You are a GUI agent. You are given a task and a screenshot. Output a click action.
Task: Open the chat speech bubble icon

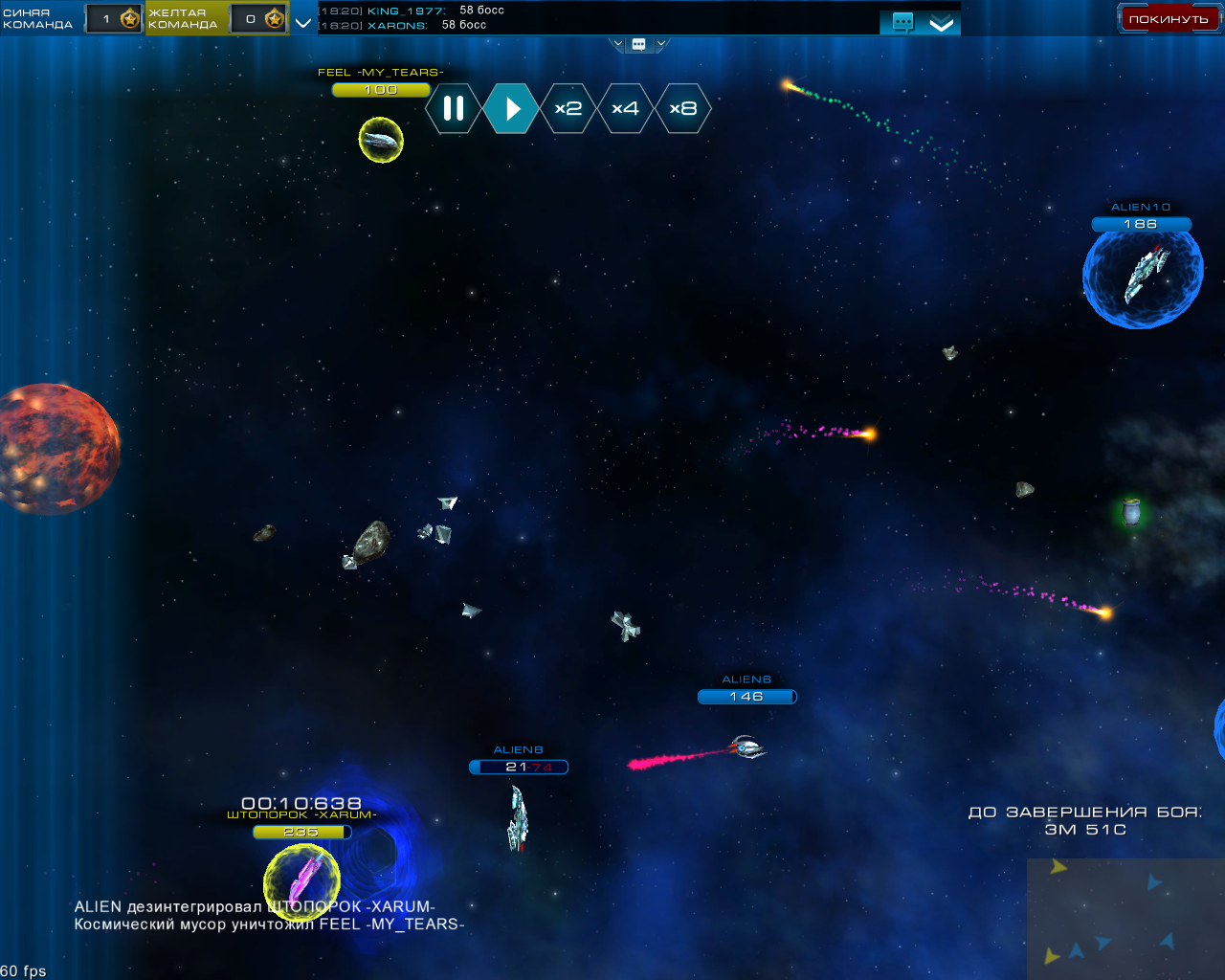902,22
